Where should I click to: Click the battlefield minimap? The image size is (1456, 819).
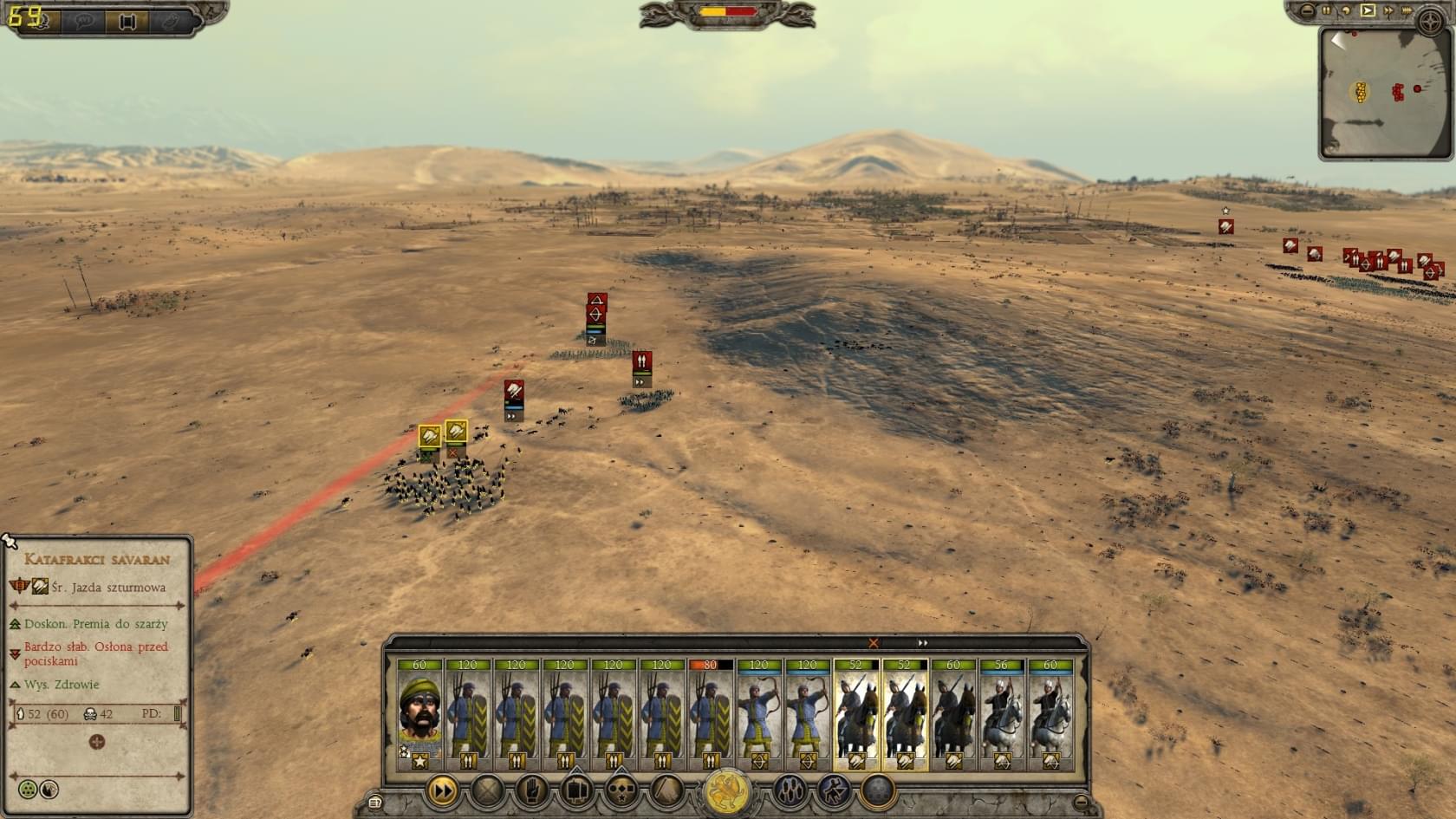pos(1385,92)
